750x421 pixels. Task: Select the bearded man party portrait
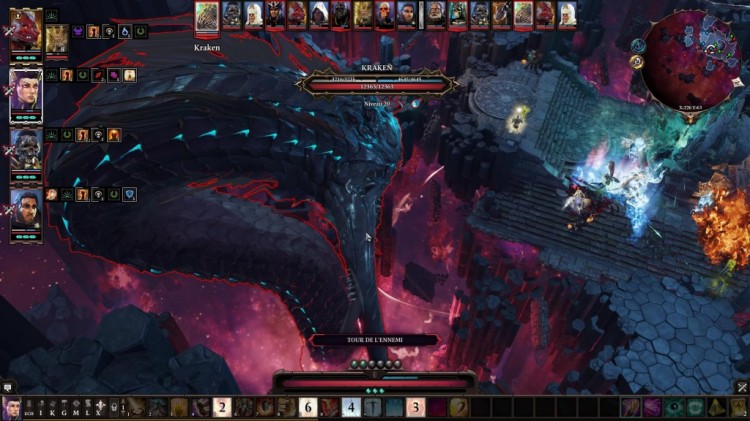pos(26,211)
